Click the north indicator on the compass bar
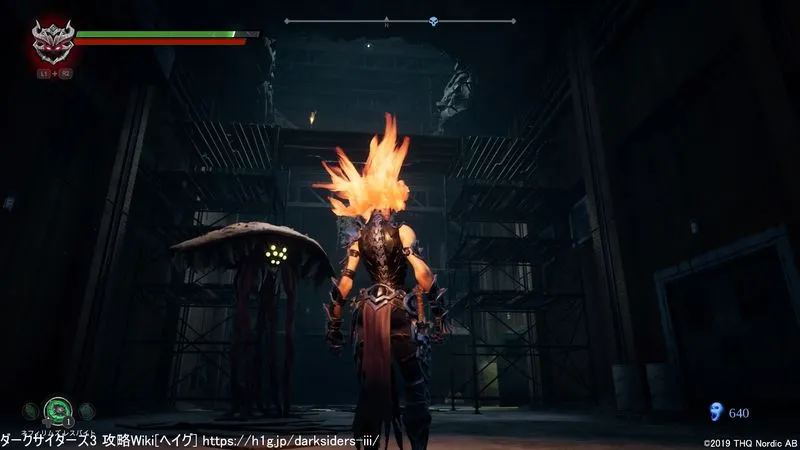This screenshot has height=450, width=800. click(386, 20)
